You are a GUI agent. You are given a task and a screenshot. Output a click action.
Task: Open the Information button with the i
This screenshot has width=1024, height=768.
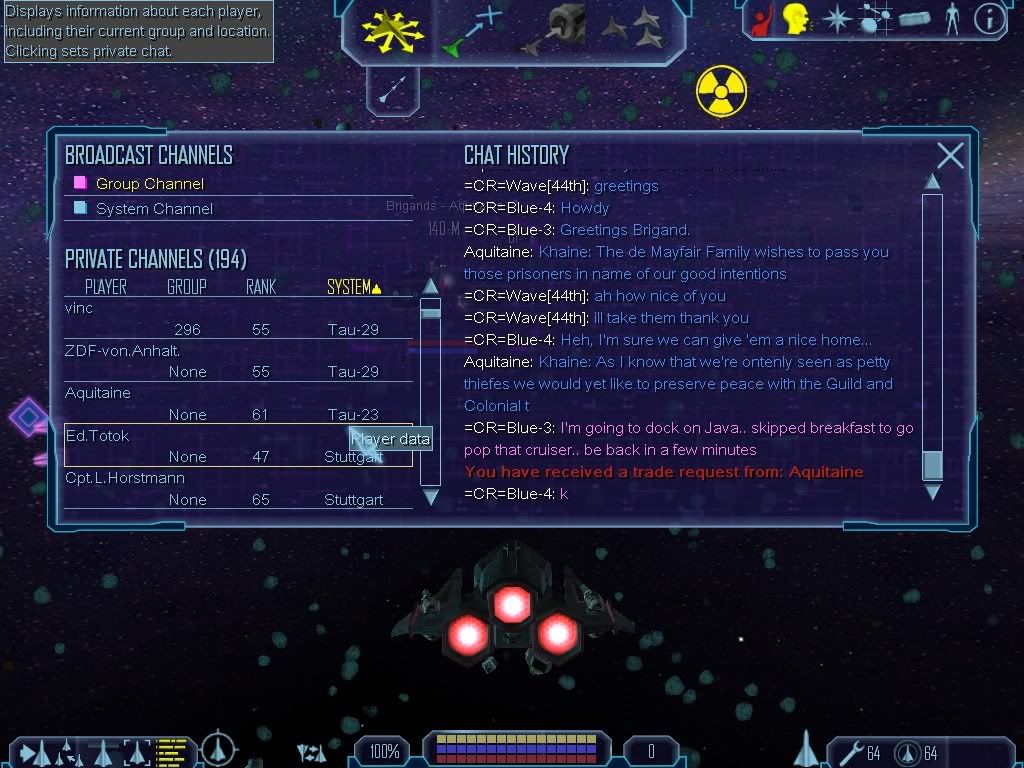click(989, 19)
